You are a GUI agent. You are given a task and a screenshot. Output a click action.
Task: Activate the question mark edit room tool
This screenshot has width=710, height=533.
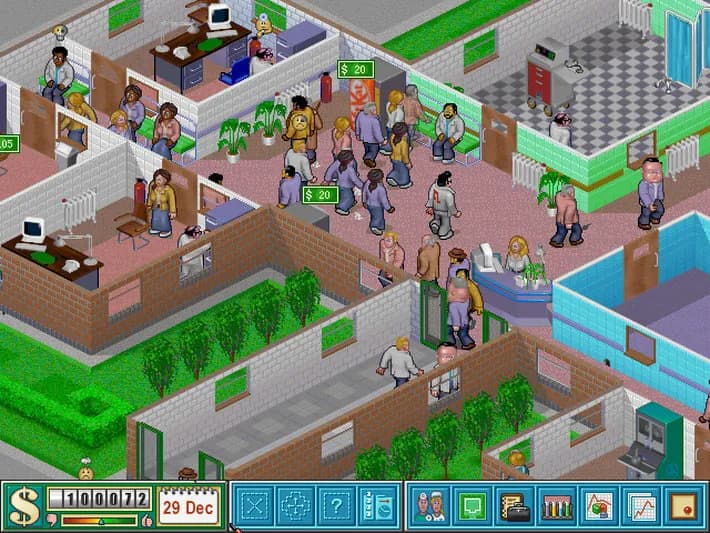[336, 506]
